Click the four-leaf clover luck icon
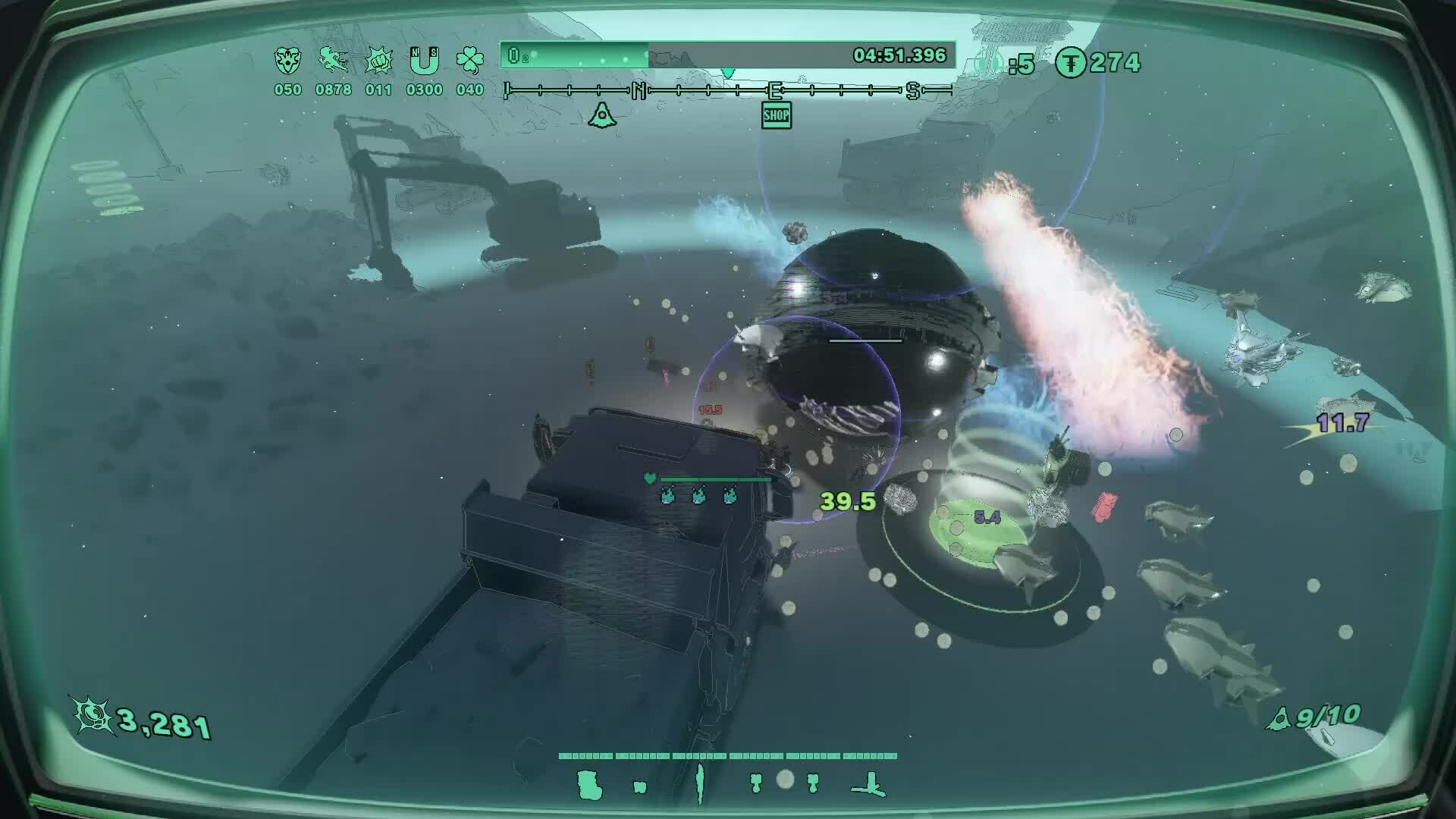 pos(470,60)
